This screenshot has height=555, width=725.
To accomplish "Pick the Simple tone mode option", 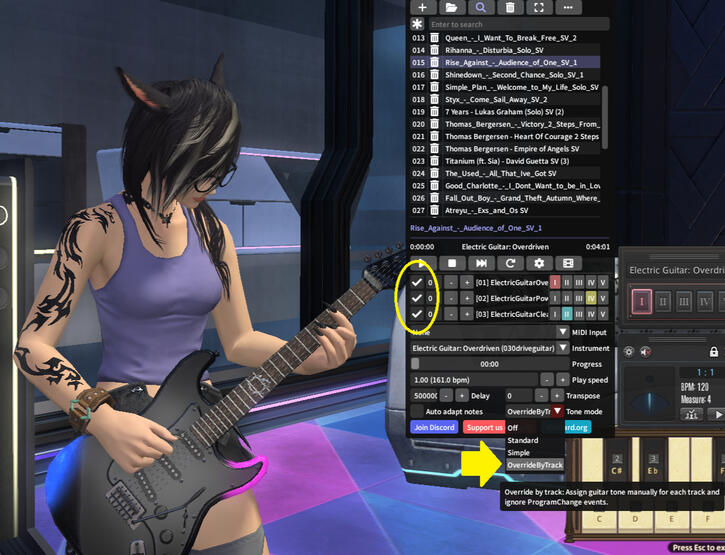I will click(520, 453).
